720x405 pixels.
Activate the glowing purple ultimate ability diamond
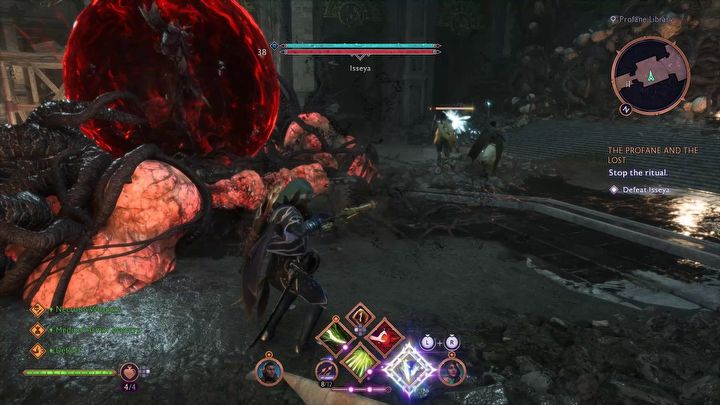[x=409, y=368]
